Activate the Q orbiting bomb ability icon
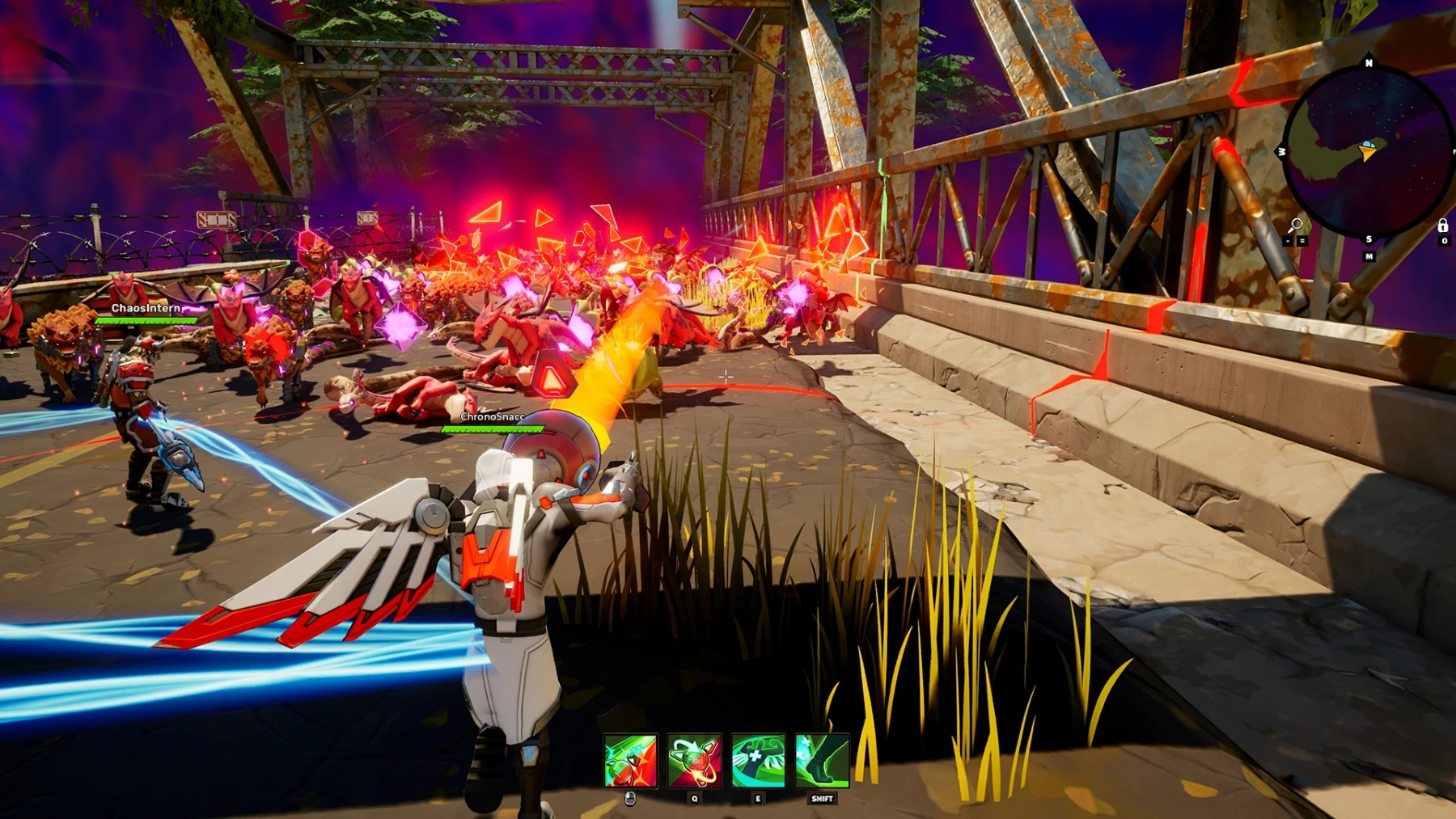Image resolution: width=1456 pixels, height=819 pixels. coord(693,761)
